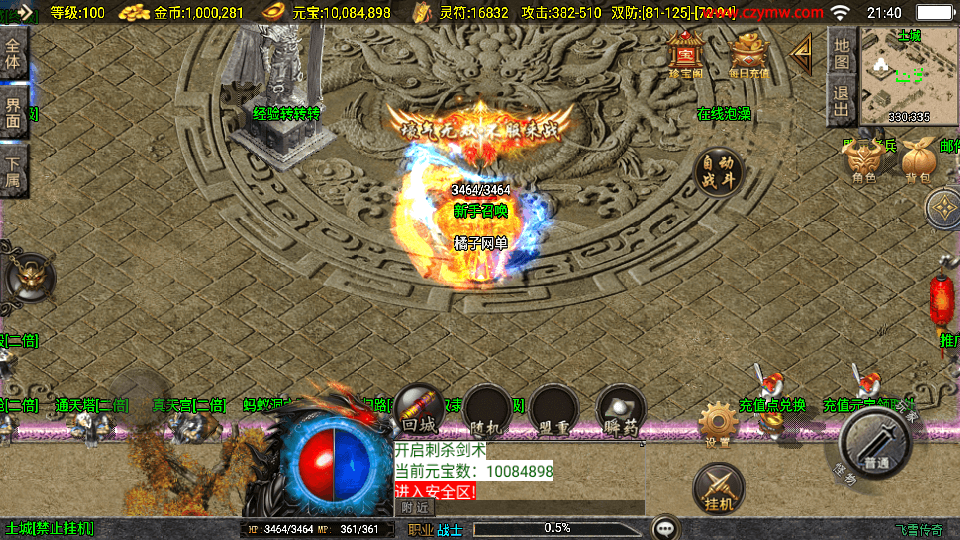Open the 珍宝阁 treasure shop

point(686,53)
